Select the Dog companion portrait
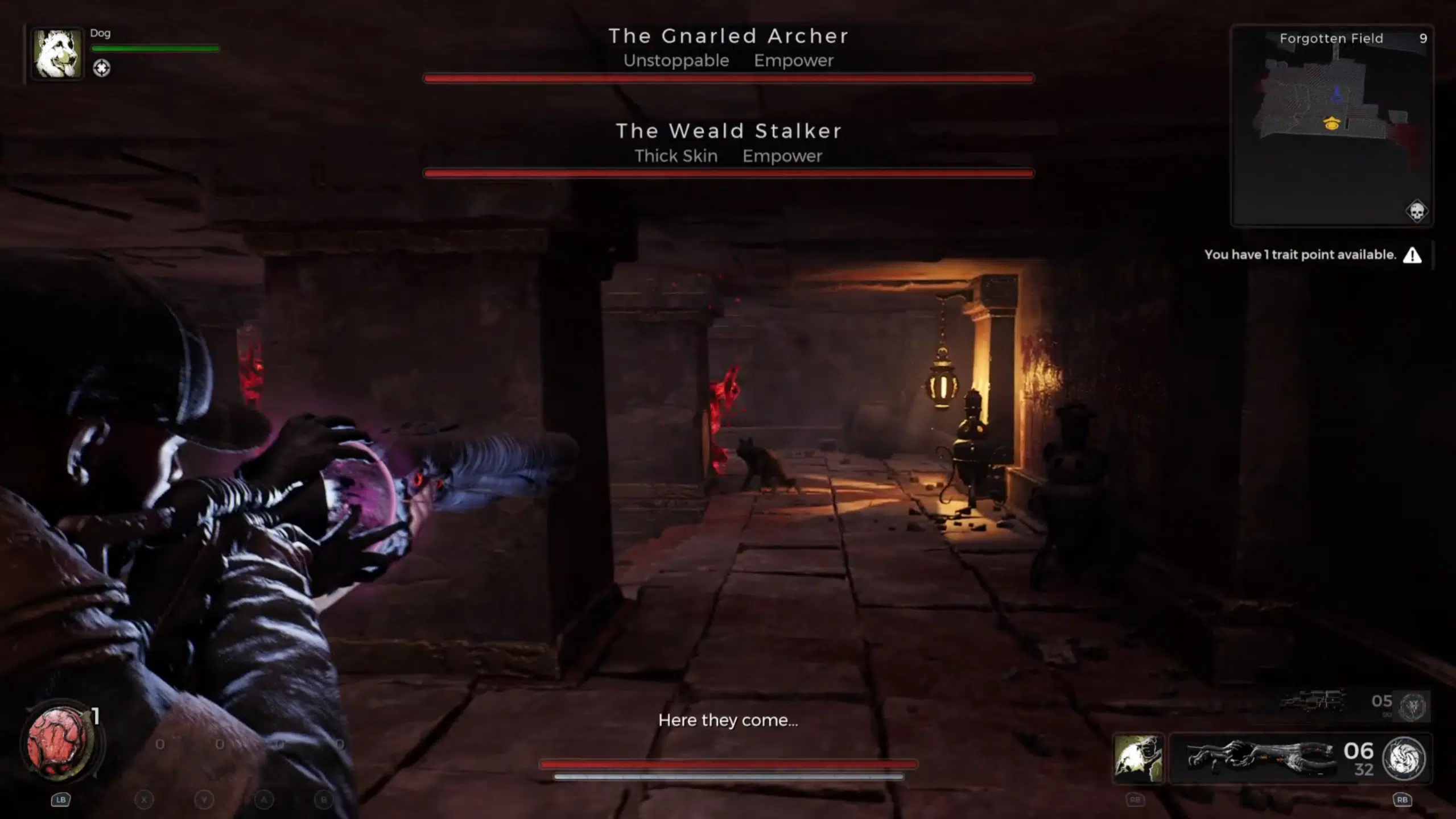1456x819 pixels. (56, 53)
